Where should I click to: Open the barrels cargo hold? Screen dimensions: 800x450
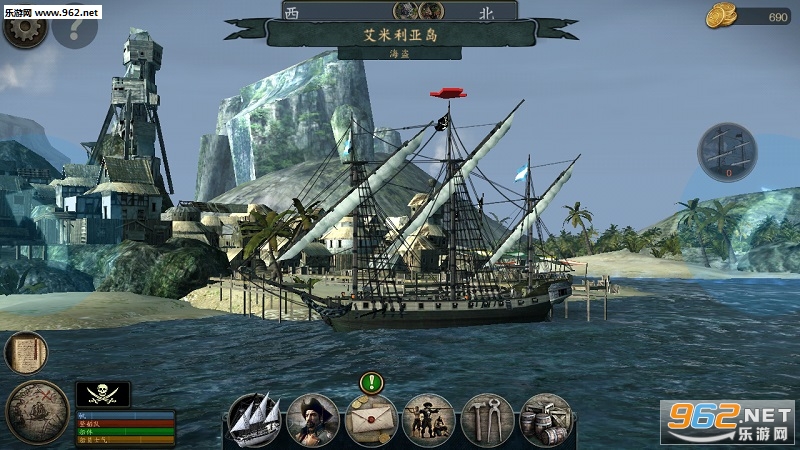546,420
